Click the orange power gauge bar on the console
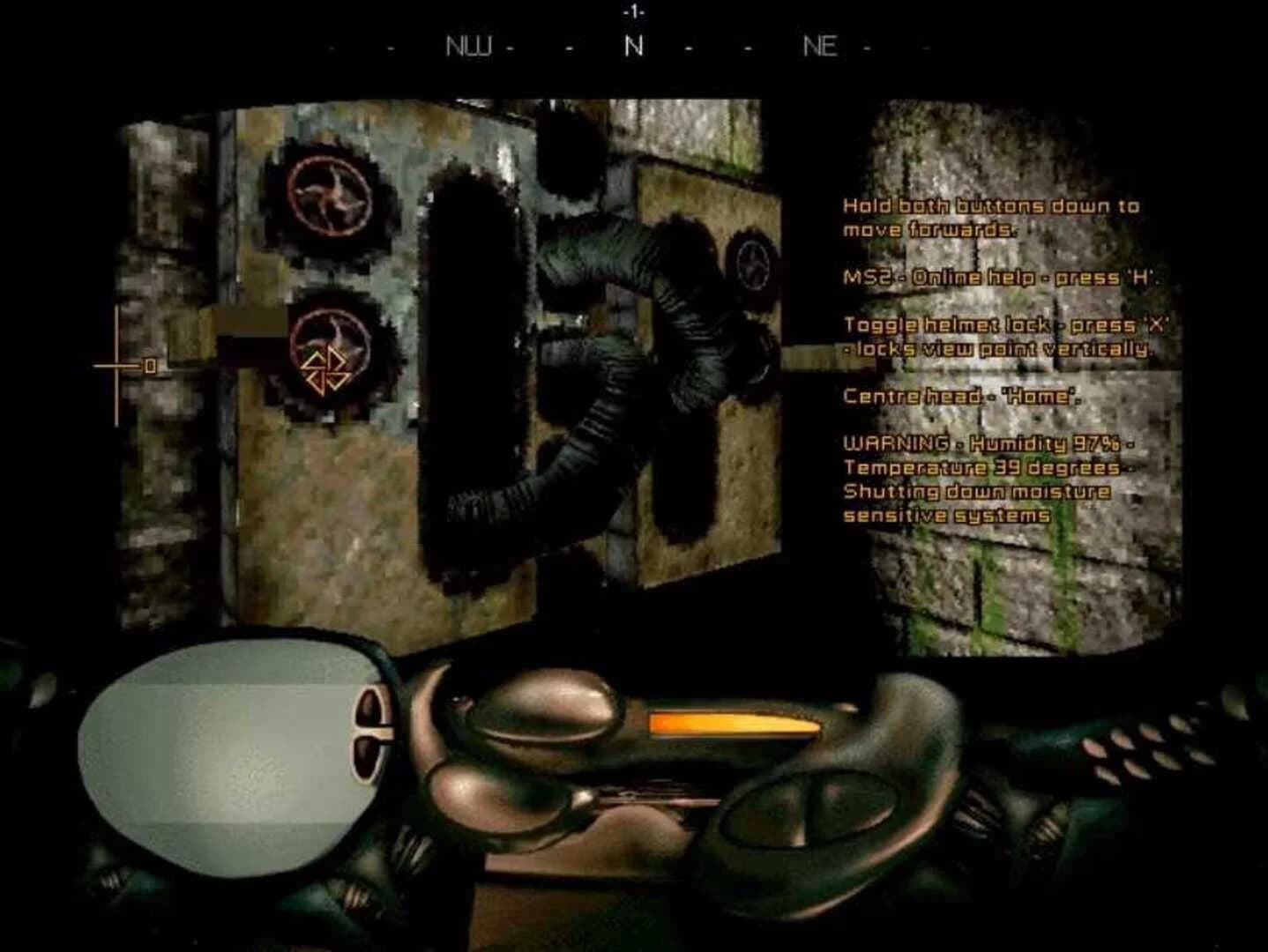Image resolution: width=1268 pixels, height=952 pixels. tap(733, 723)
